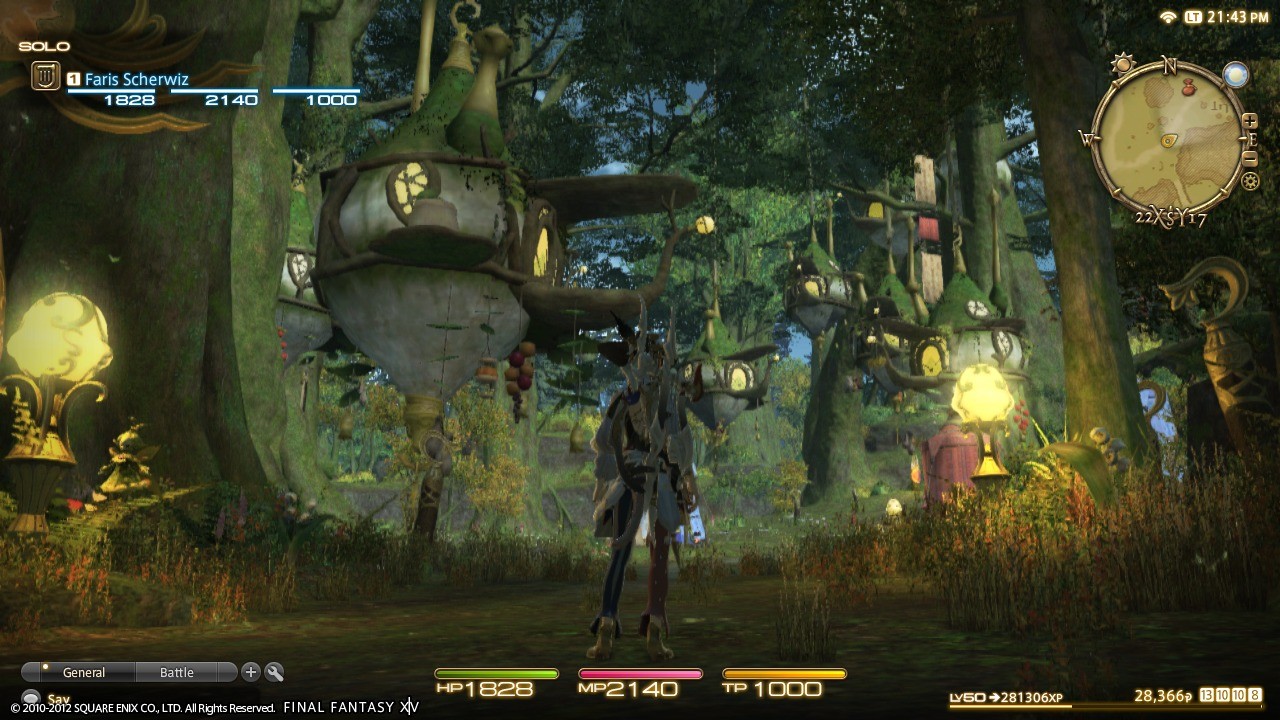The height and width of the screenshot is (720, 1280).
Task: Click the connection signal icon top right
Action: (x=1167, y=17)
